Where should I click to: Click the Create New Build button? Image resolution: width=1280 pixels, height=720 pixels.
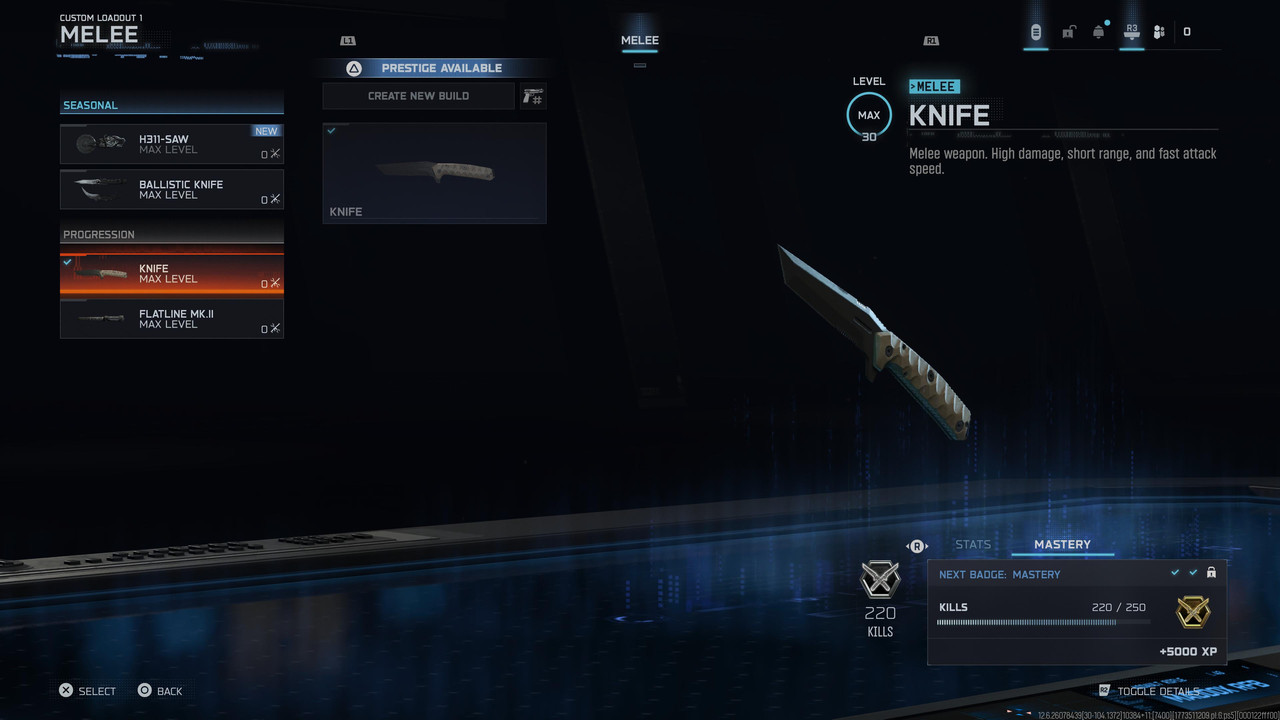pyautogui.click(x=418, y=96)
